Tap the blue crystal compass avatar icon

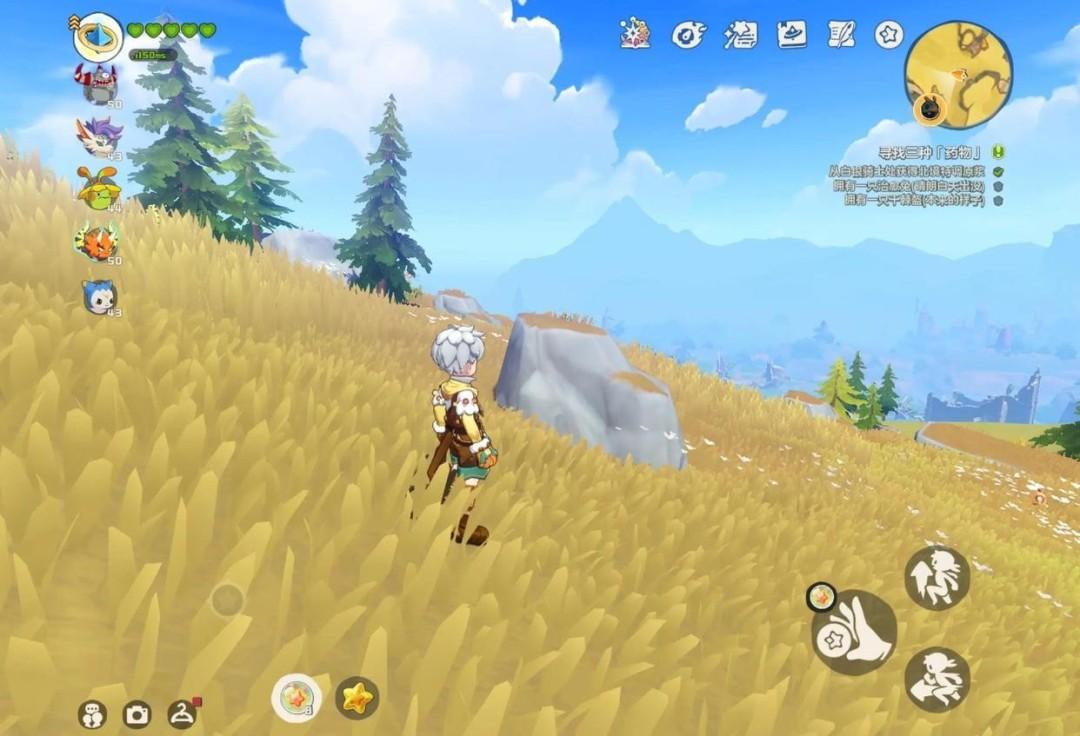click(x=98, y=37)
